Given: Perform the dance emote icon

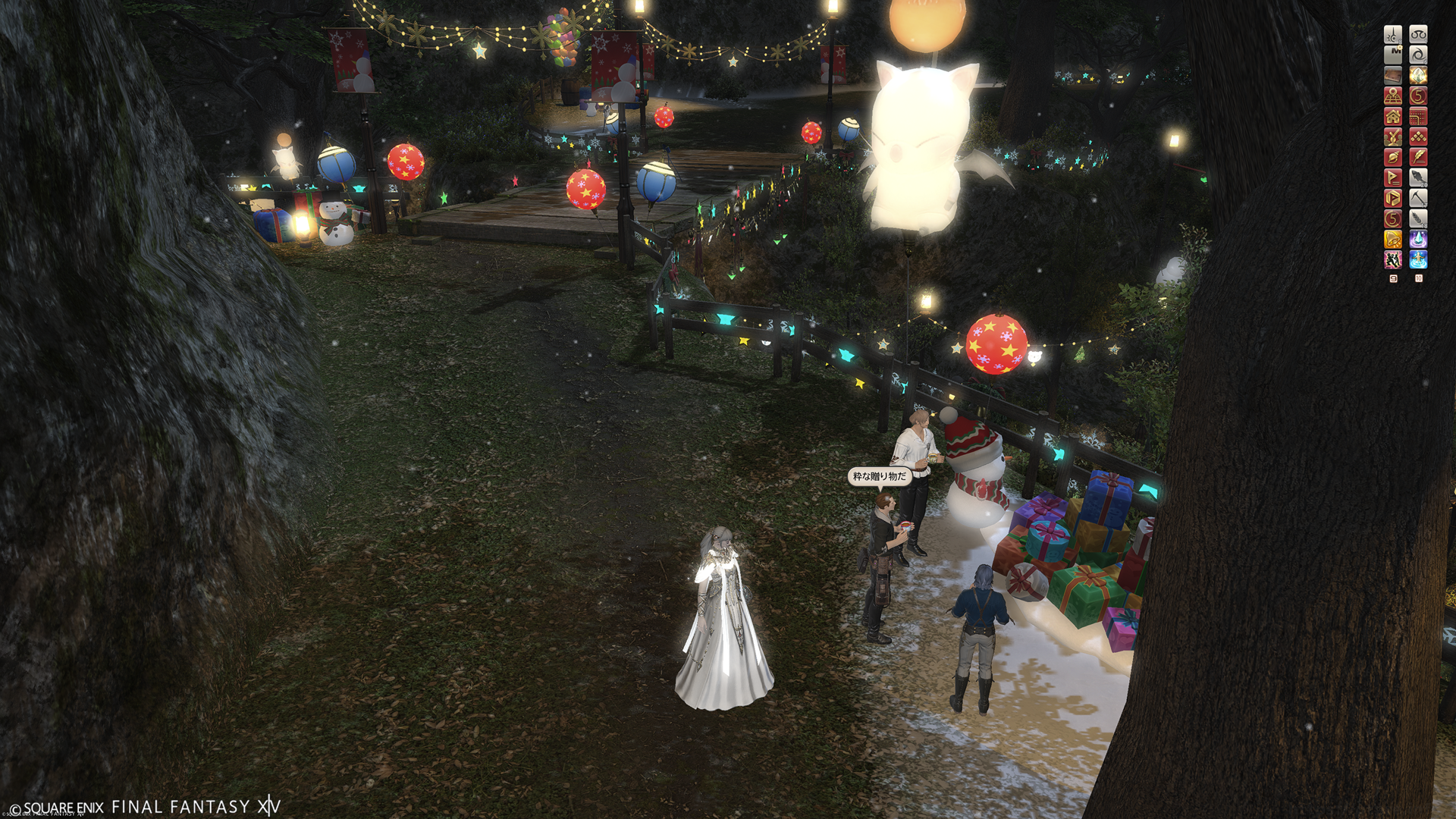Looking at the screenshot, I should (1393, 260).
